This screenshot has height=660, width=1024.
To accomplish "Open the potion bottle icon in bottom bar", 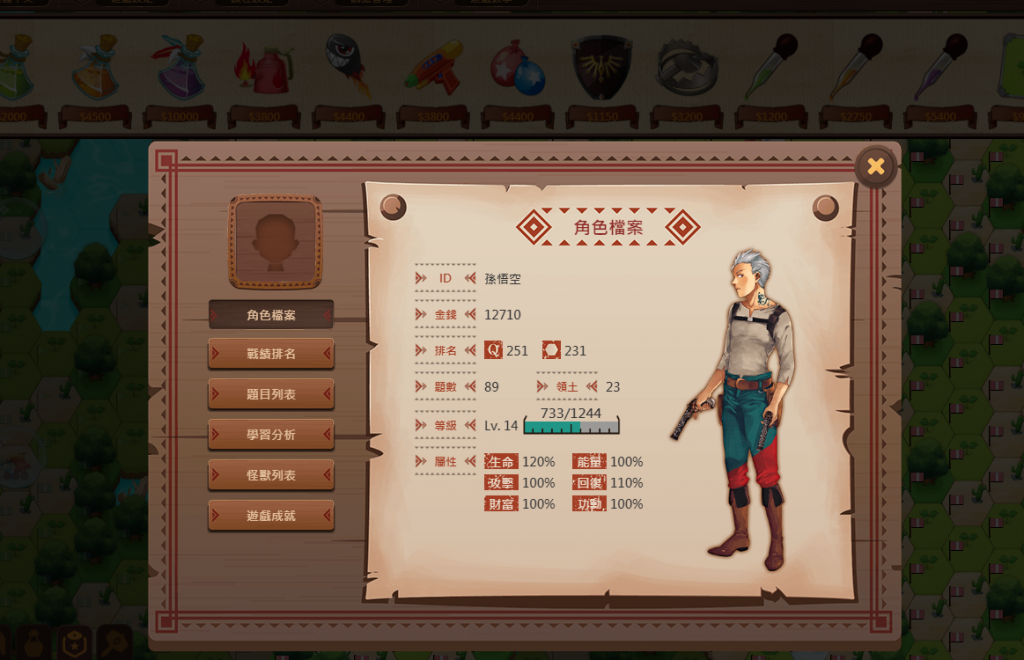I will 33,643.
